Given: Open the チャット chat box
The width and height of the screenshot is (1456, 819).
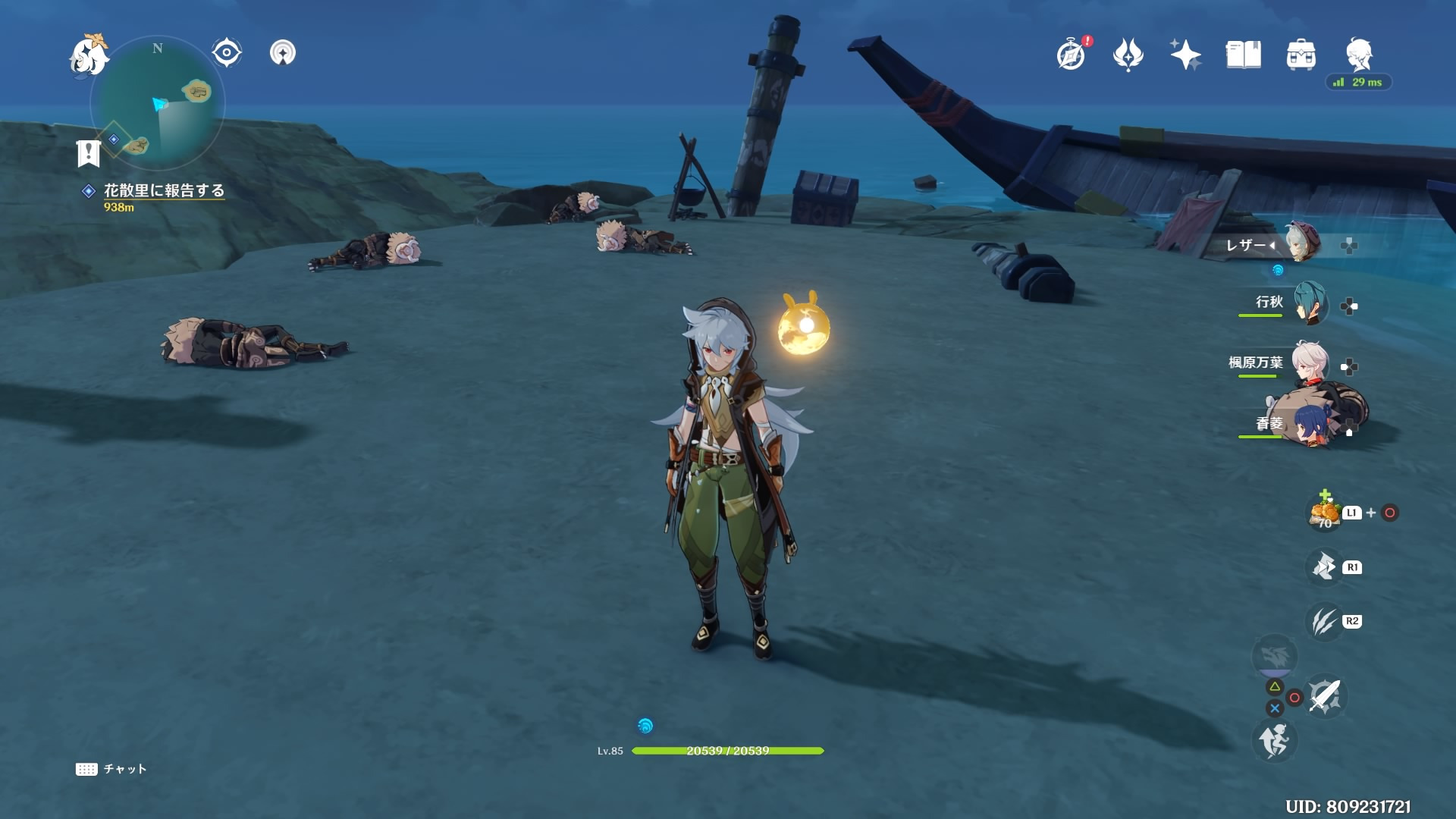Looking at the screenshot, I should (x=111, y=769).
